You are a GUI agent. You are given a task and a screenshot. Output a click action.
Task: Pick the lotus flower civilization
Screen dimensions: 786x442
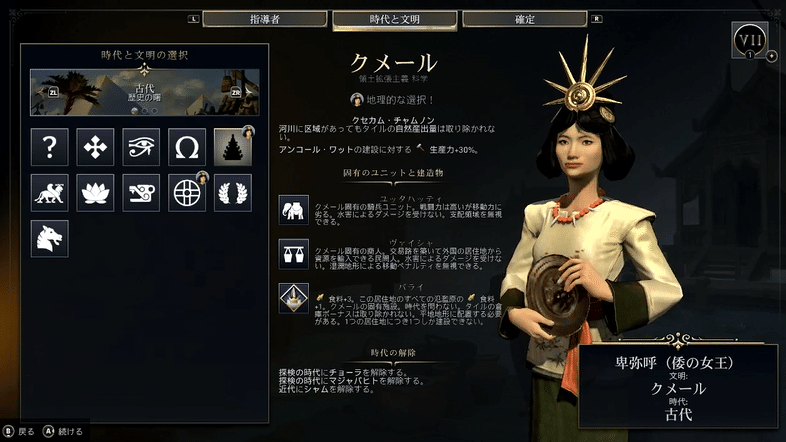(x=95, y=192)
